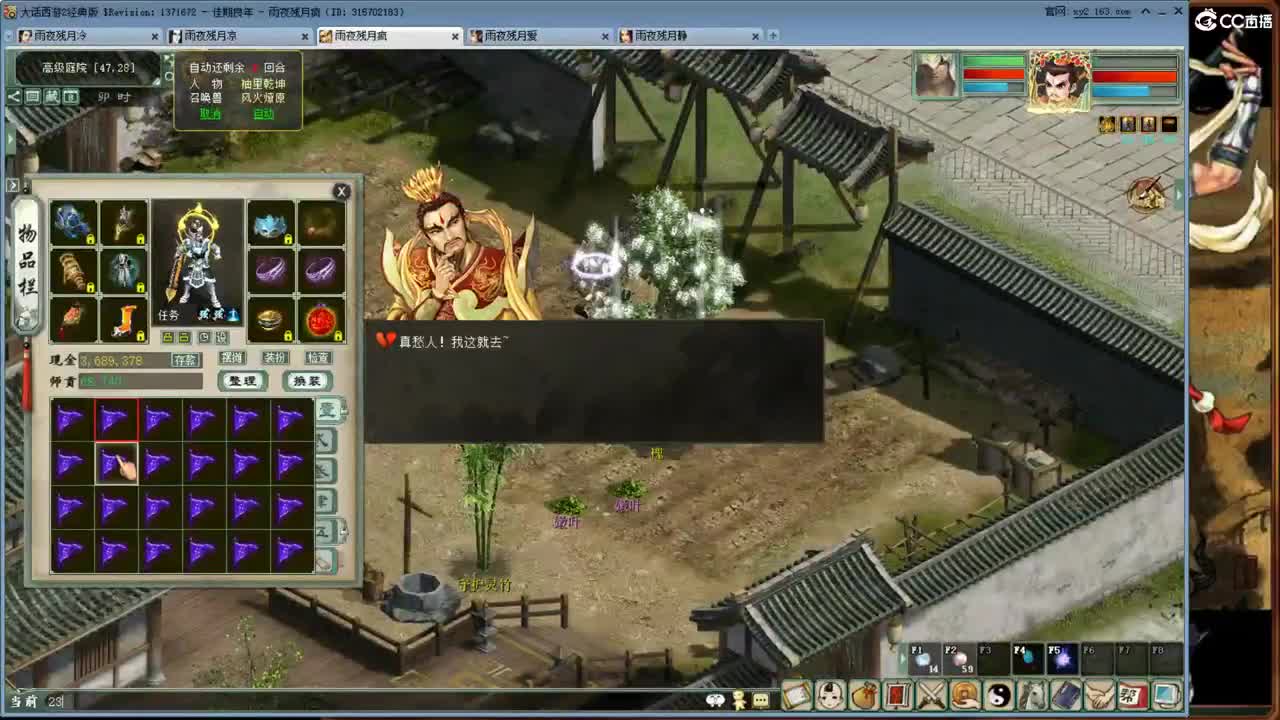
Task: Open the white horse mount icon on bottom toolbar
Action: [1035, 697]
